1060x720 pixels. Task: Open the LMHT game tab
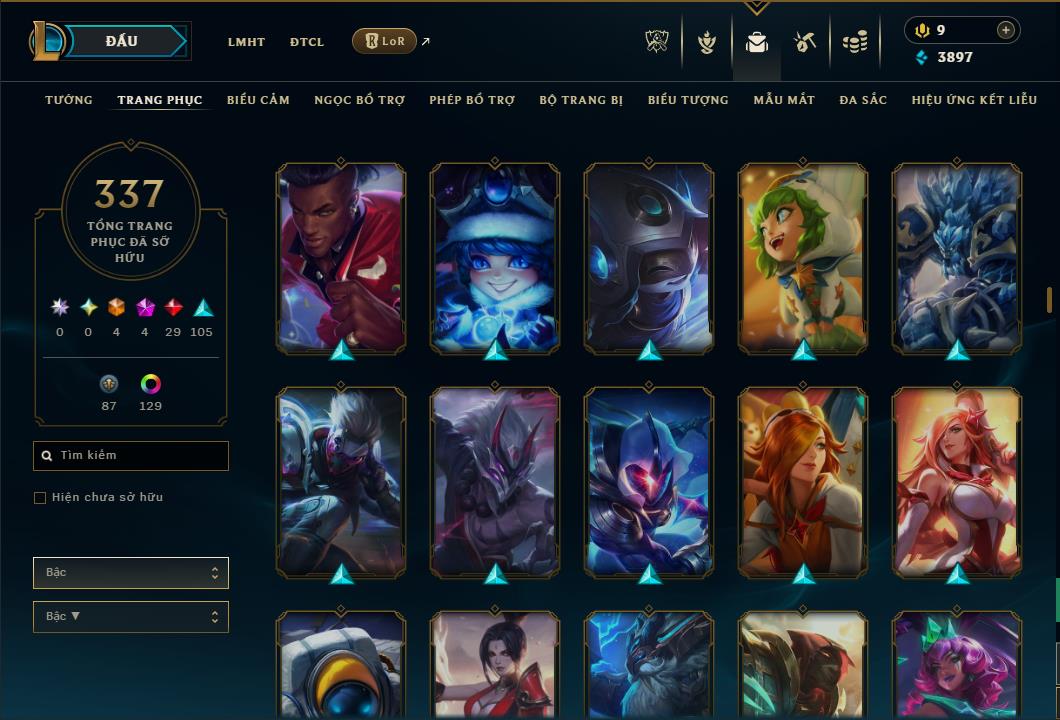[x=246, y=42]
